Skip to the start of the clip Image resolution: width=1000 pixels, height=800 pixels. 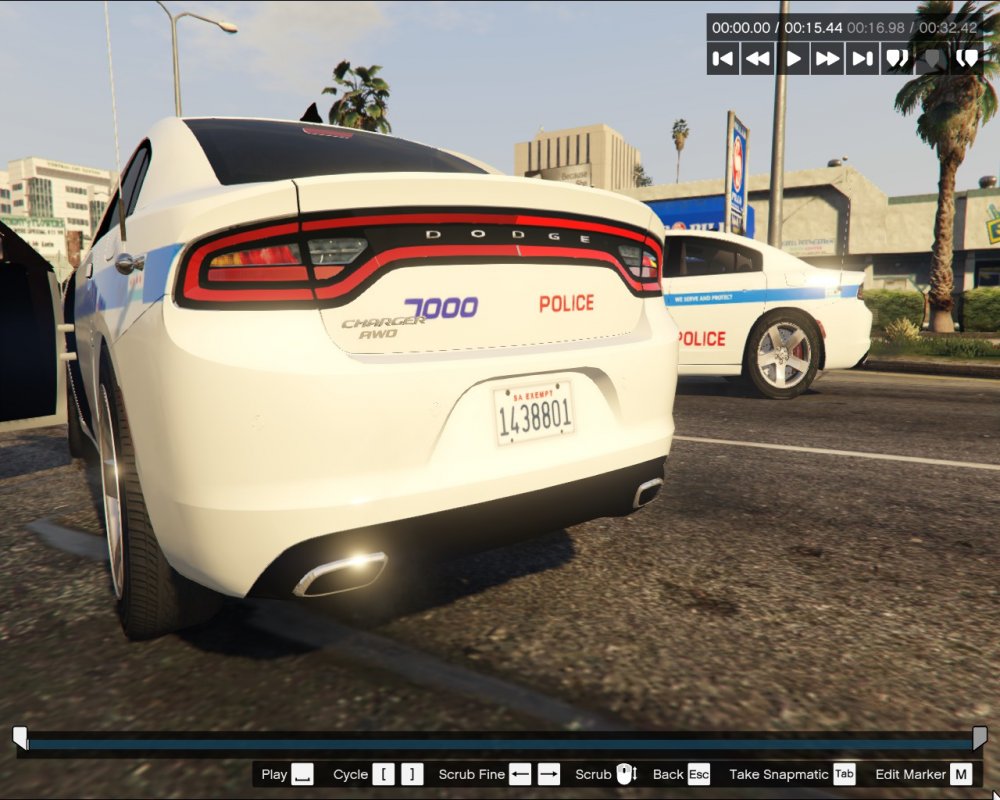(x=723, y=59)
